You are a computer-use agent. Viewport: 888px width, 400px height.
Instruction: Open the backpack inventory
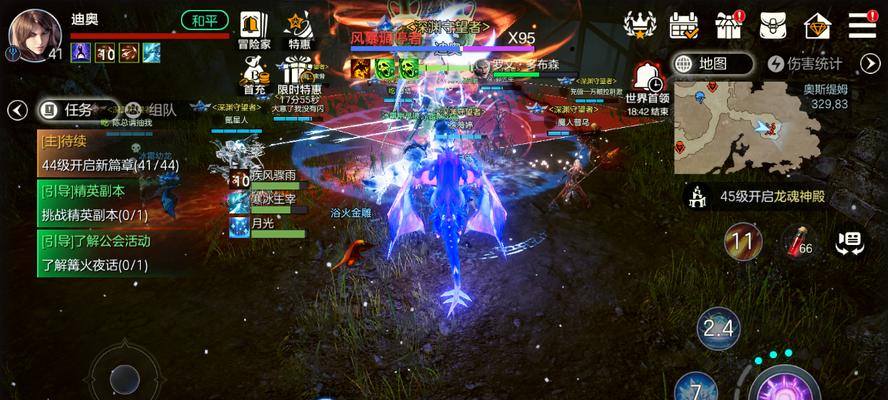tap(773, 24)
